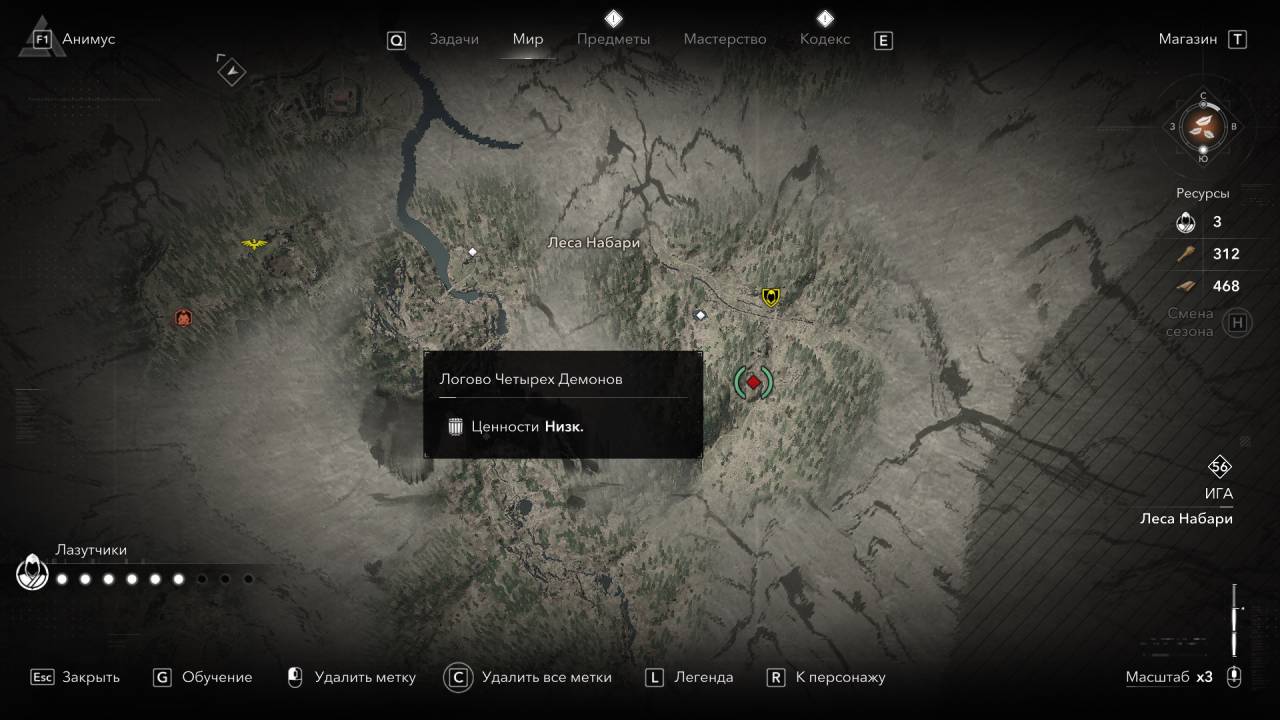This screenshot has width=1280, height=720.
Task: Click the compass season emblem
Action: pyautogui.click(x=1203, y=126)
